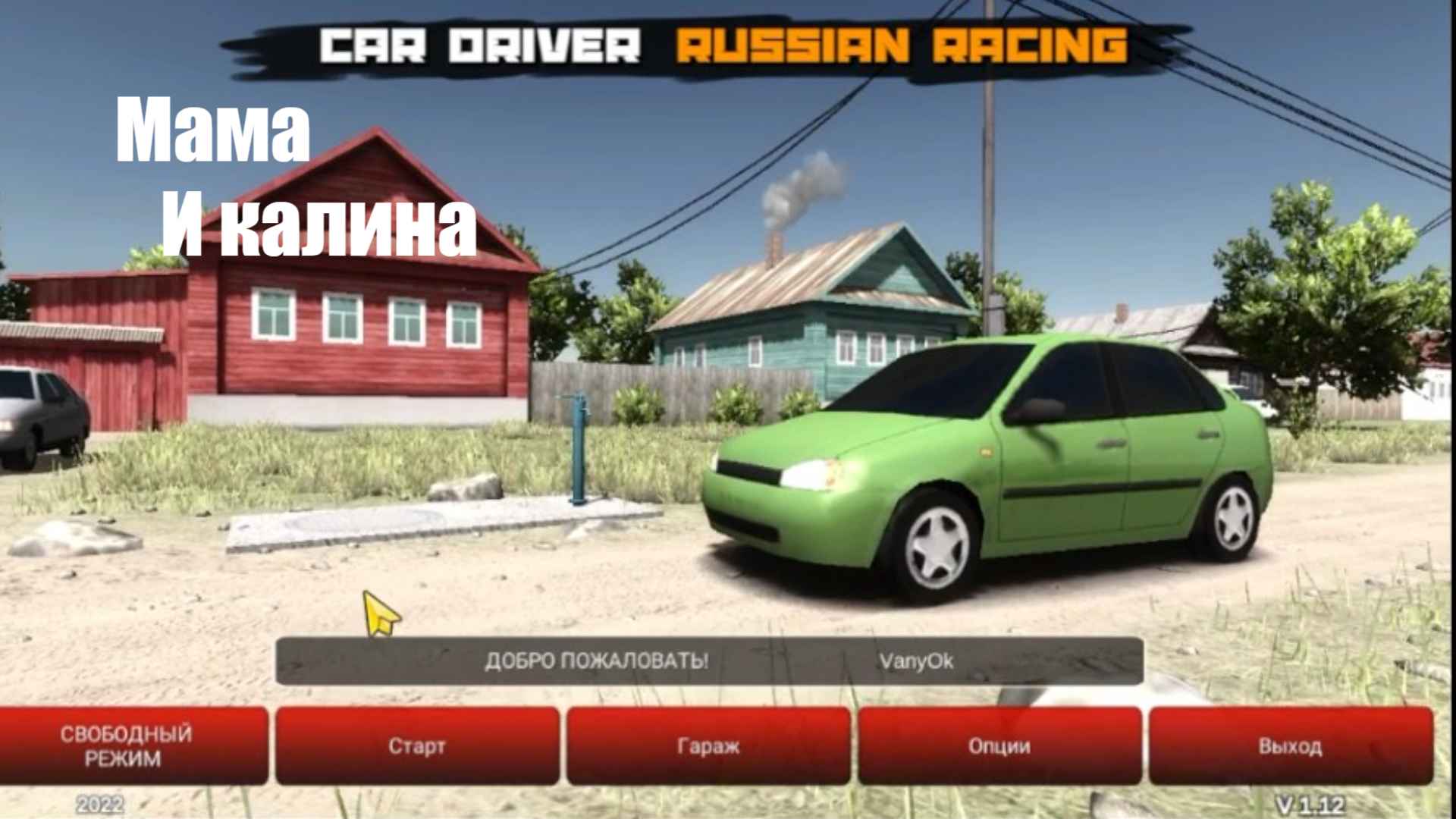Select СВОБОДНЫЙ РЕЖИМ mode
The width and height of the screenshot is (1456, 819).
pos(129,747)
